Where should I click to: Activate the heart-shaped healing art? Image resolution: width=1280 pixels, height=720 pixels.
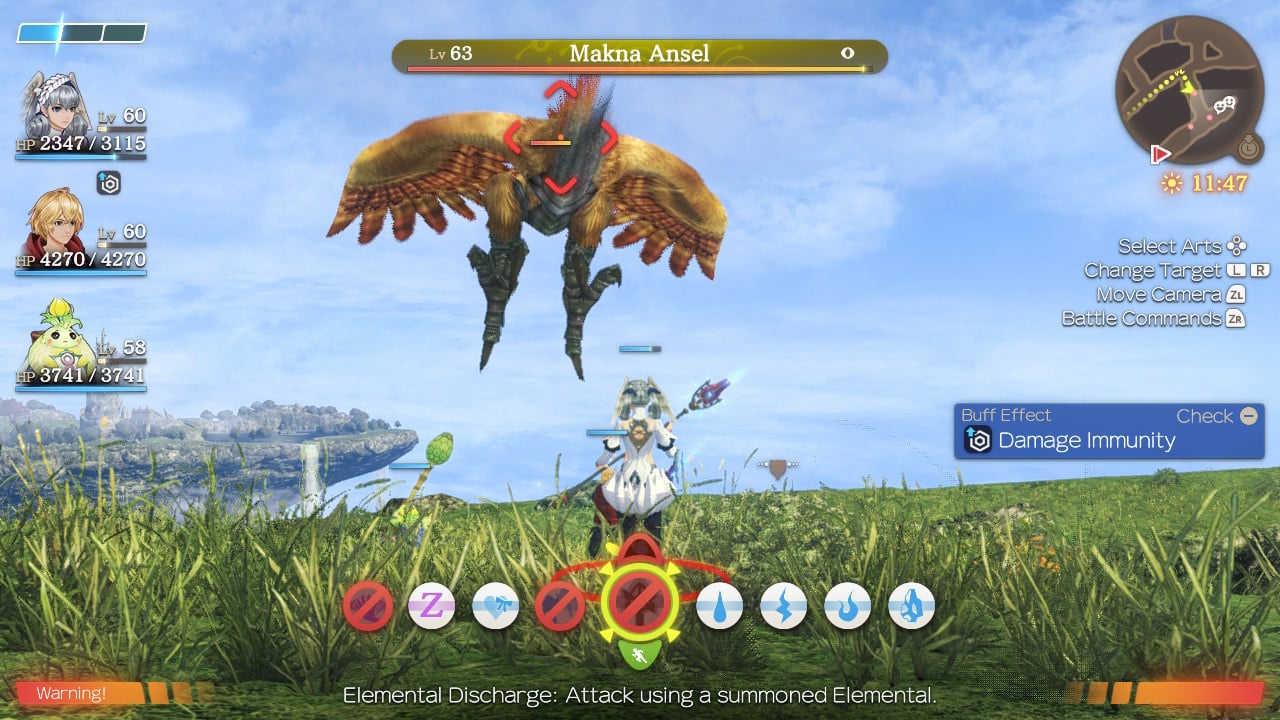point(496,606)
